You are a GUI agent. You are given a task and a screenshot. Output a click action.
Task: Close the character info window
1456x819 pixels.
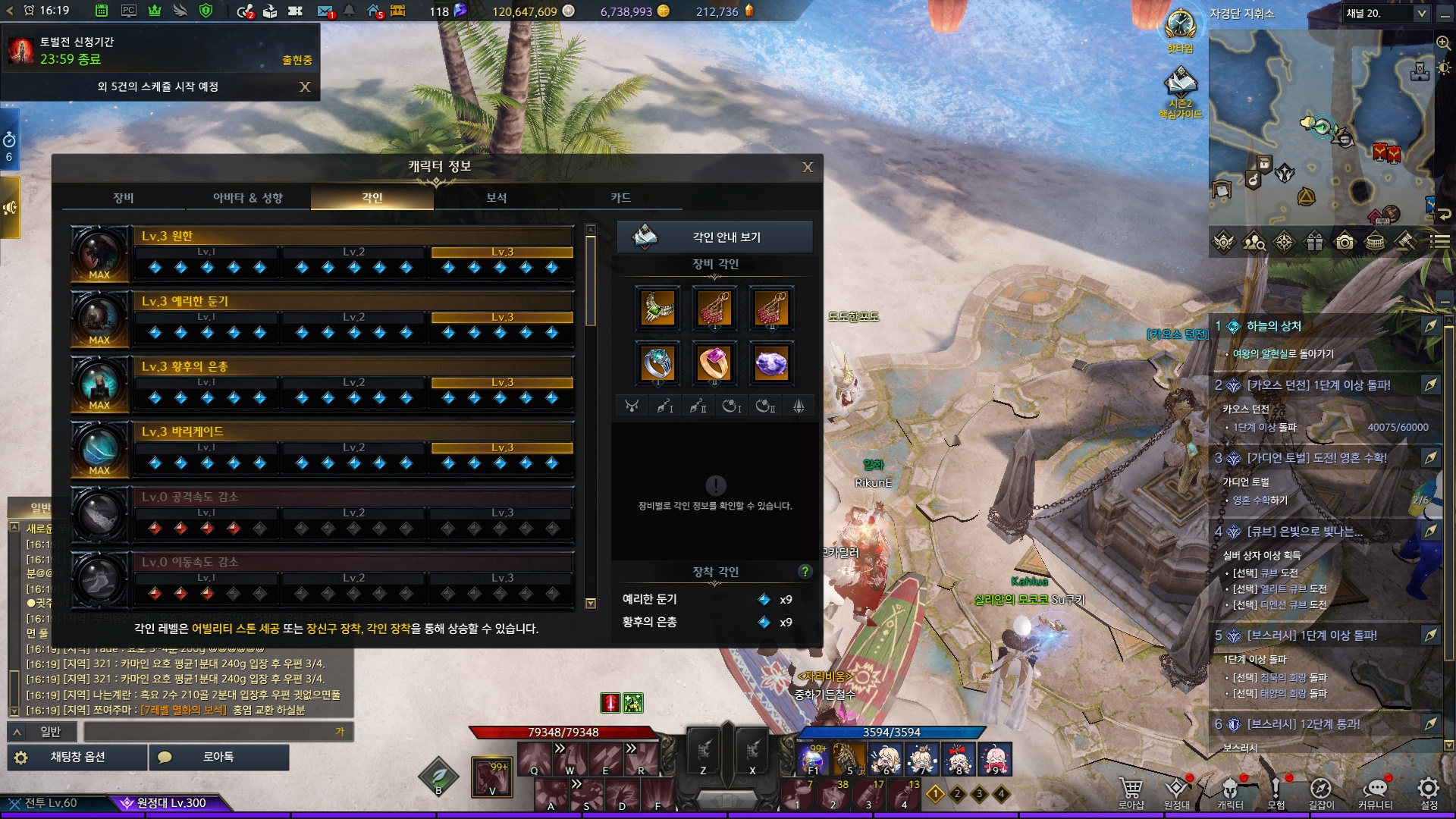point(808,167)
